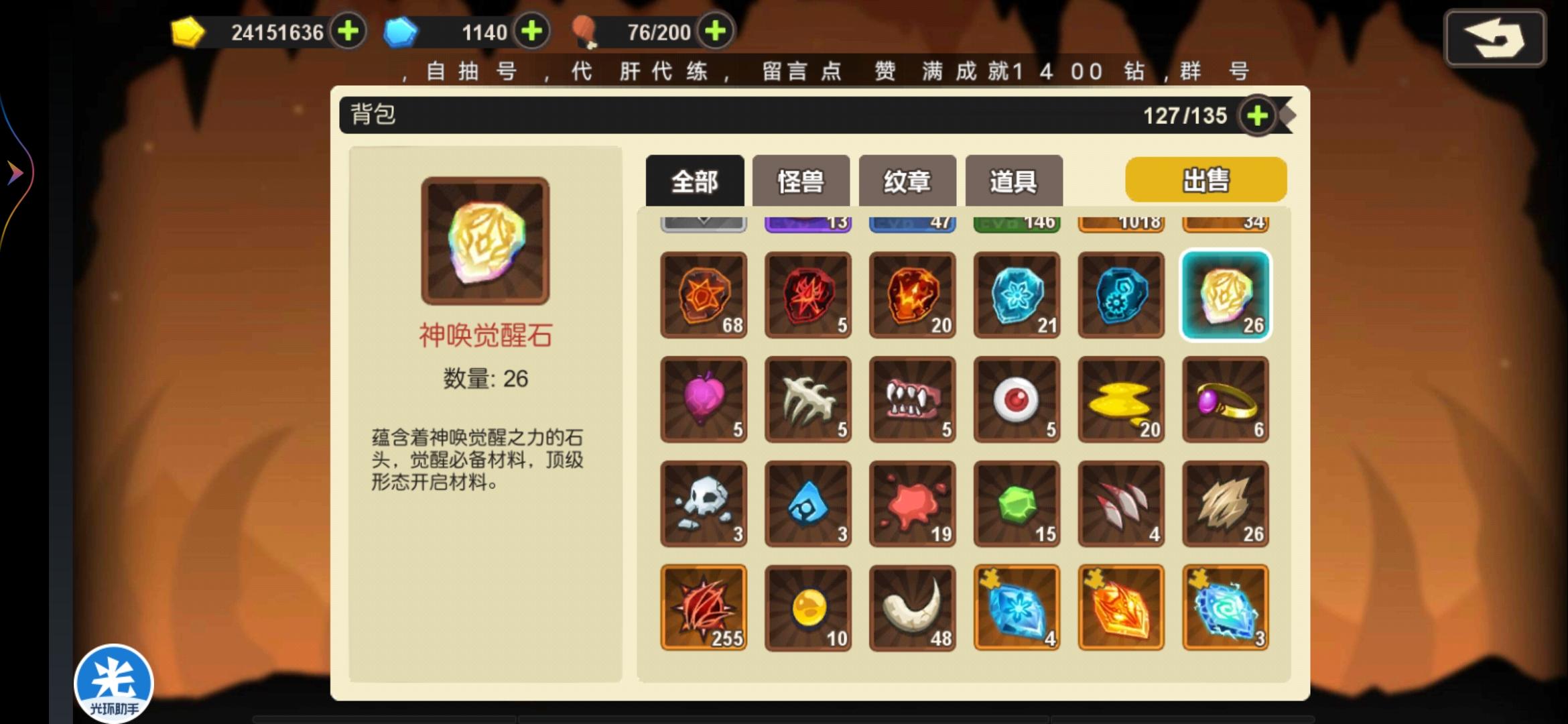Select the skull fragment item with count 3
The image size is (1568, 724).
click(703, 503)
